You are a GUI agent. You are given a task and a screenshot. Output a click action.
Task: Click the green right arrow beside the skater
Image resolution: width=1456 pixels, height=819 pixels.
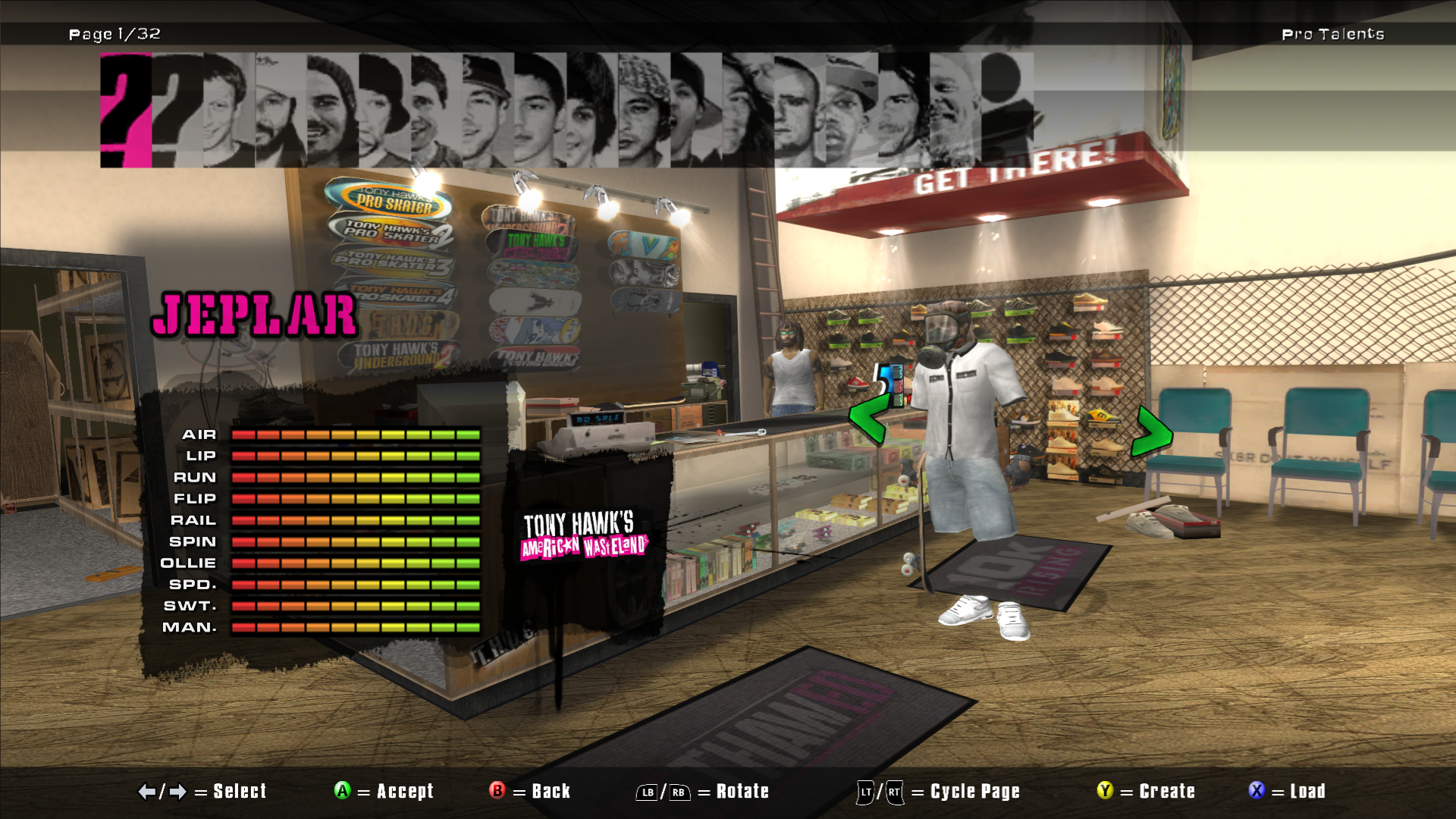1152,432
